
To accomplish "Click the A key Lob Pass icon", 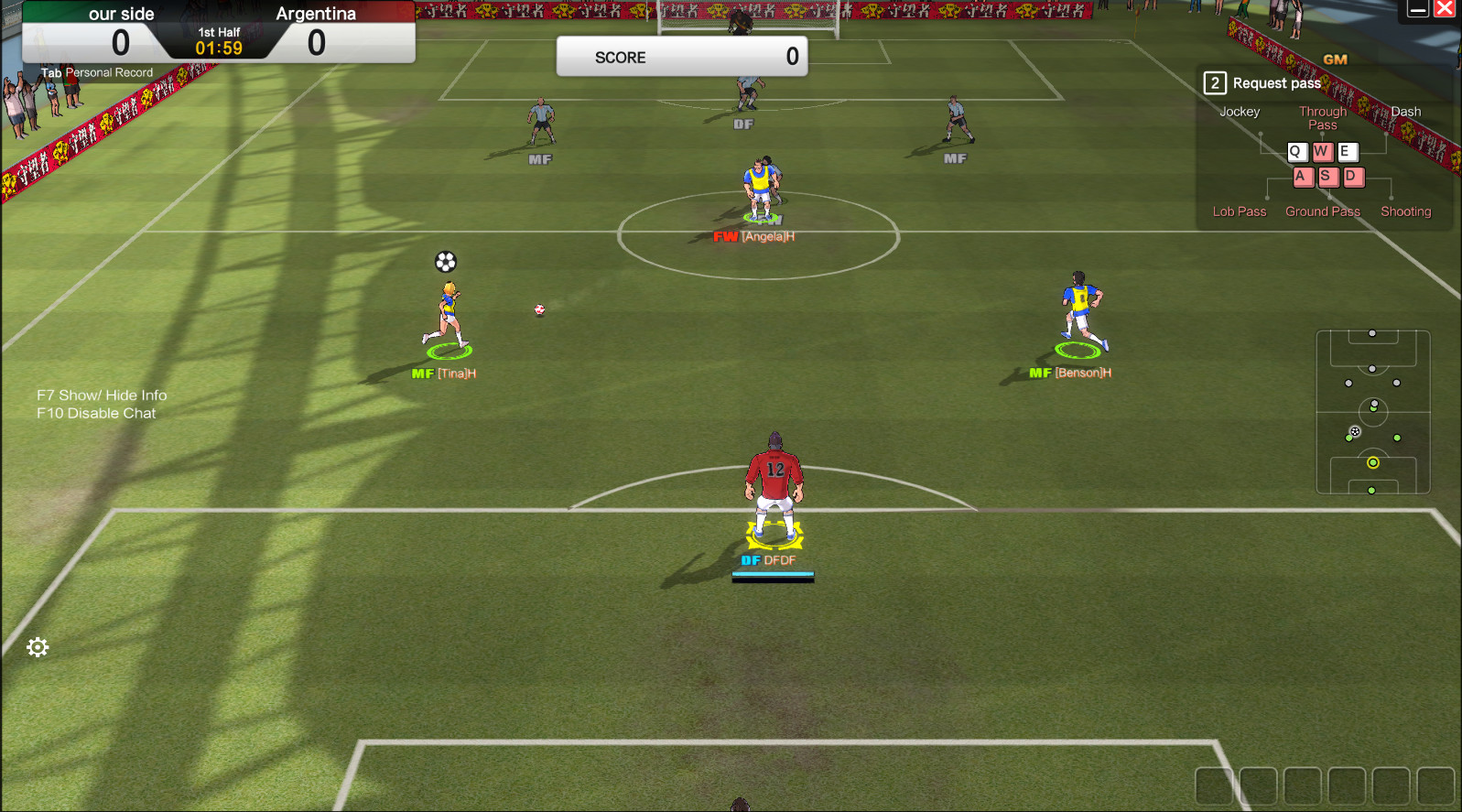I will point(1303,177).
